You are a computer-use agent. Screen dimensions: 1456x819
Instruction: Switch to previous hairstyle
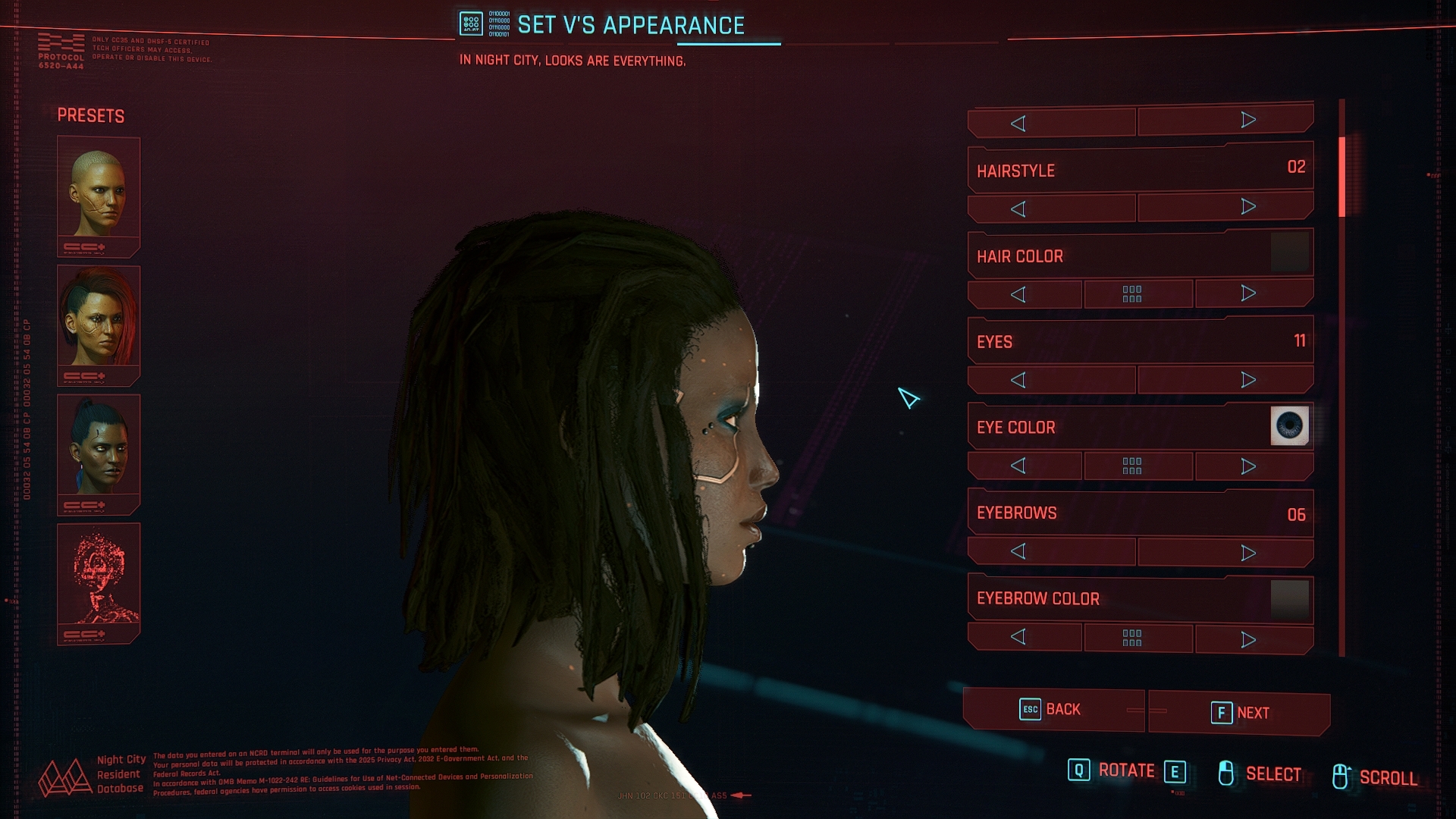(1018, 209)
